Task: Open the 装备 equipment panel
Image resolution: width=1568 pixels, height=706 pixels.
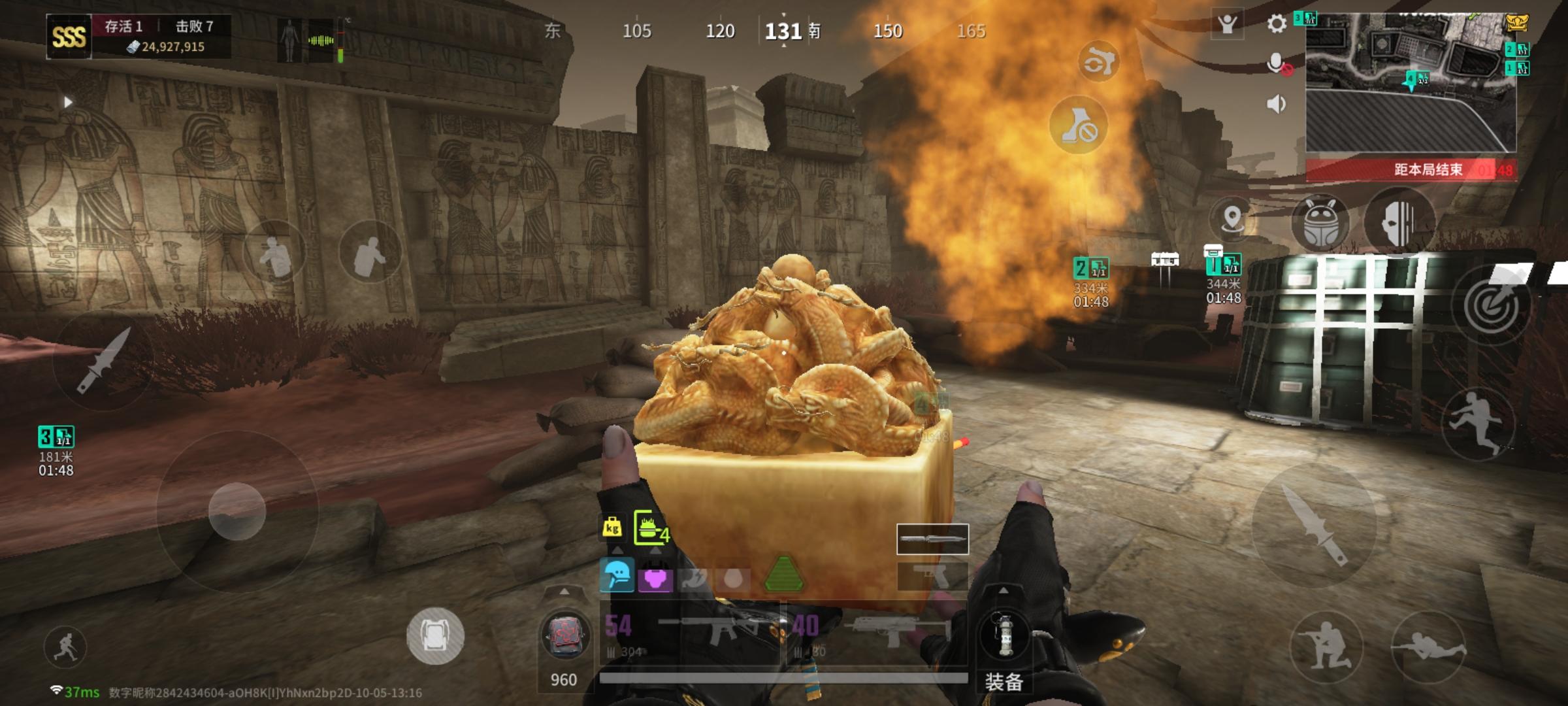Action: click(x=1004, y=682)
